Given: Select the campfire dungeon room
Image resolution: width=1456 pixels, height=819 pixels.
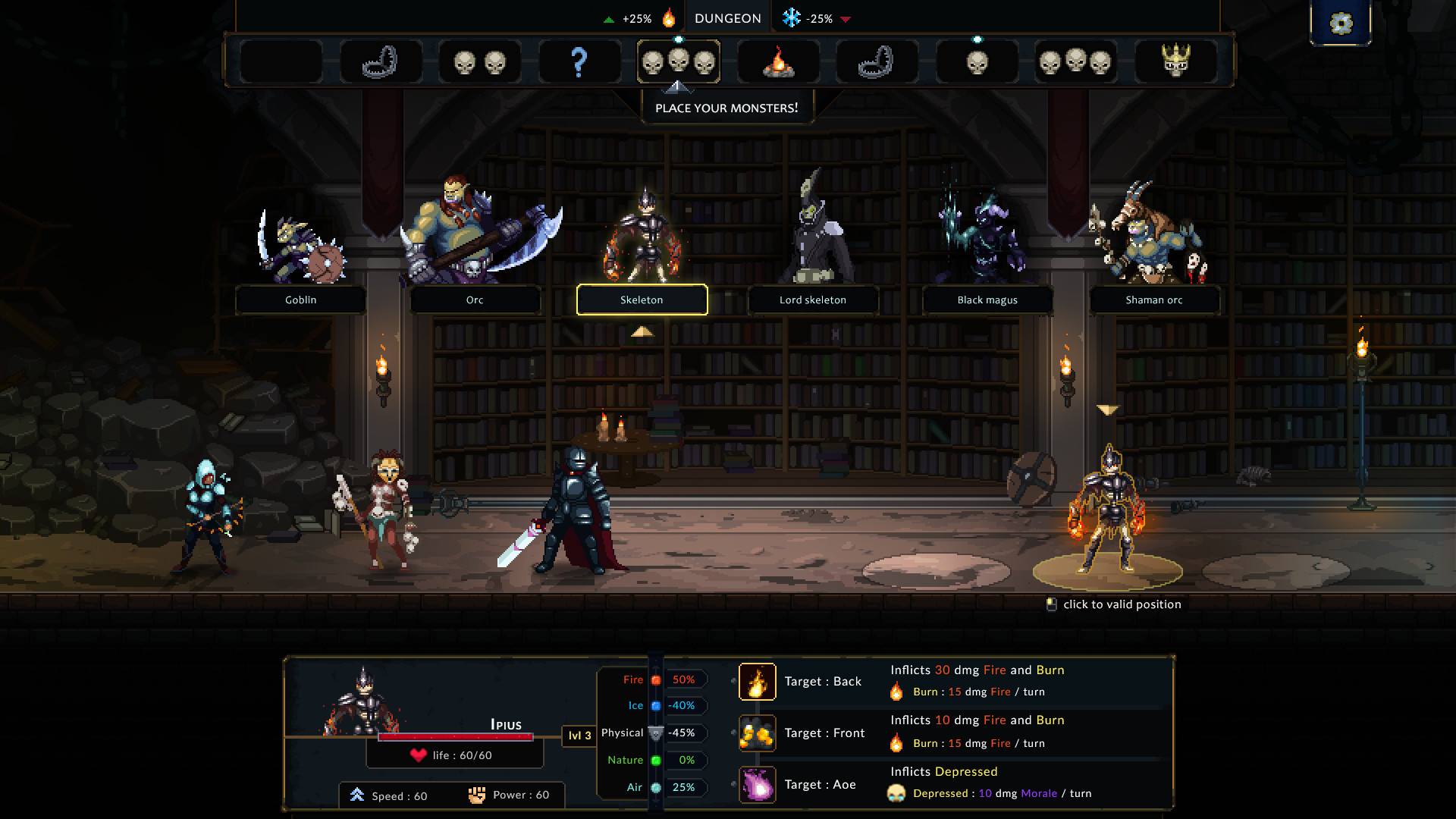Looking at the screenshot, I should click(x=778, y=61).
